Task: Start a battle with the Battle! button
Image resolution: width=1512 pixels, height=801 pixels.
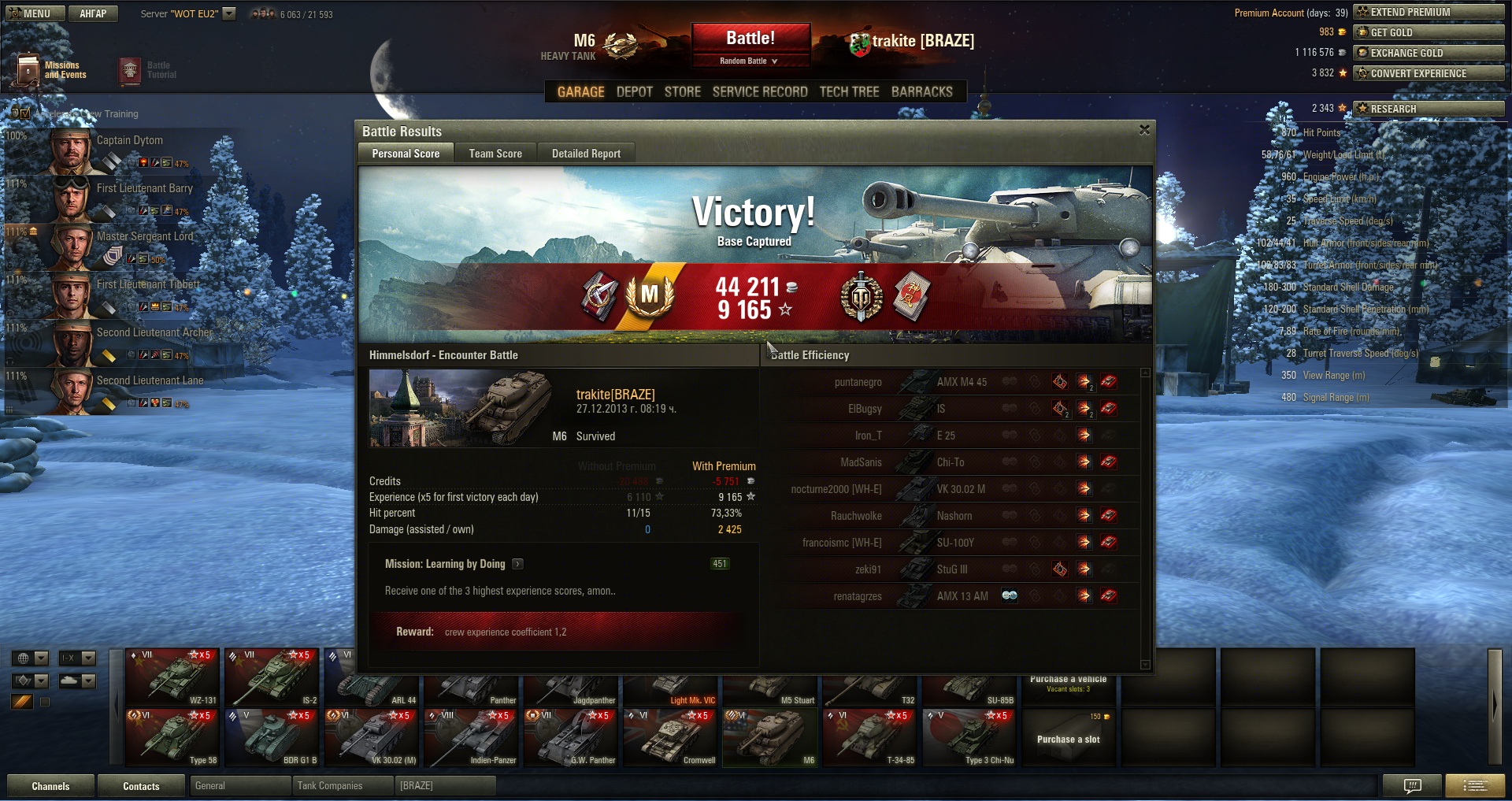Action: click(x=750, y=38)
